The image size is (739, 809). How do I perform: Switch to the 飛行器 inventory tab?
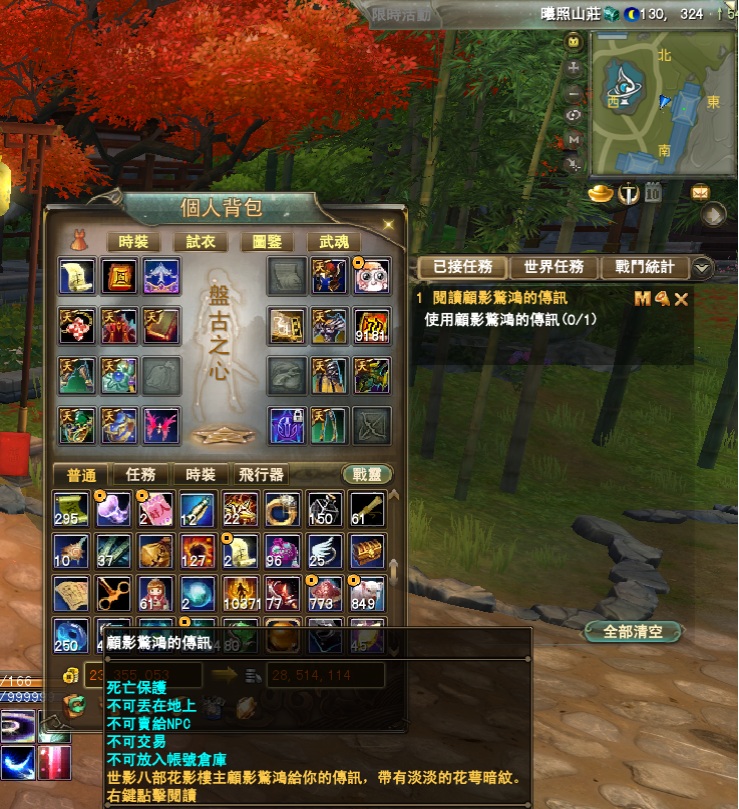262,475
